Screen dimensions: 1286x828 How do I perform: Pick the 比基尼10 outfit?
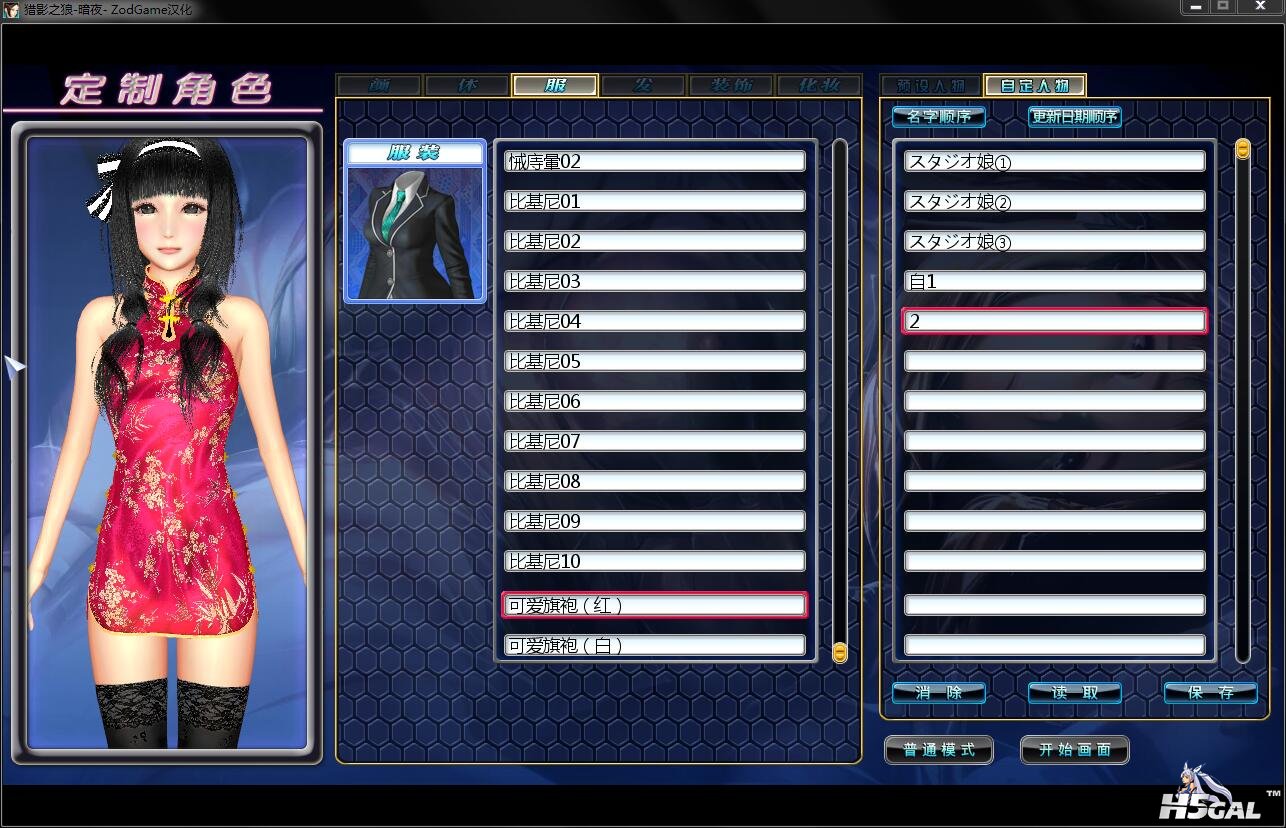(x=655, y=561)
